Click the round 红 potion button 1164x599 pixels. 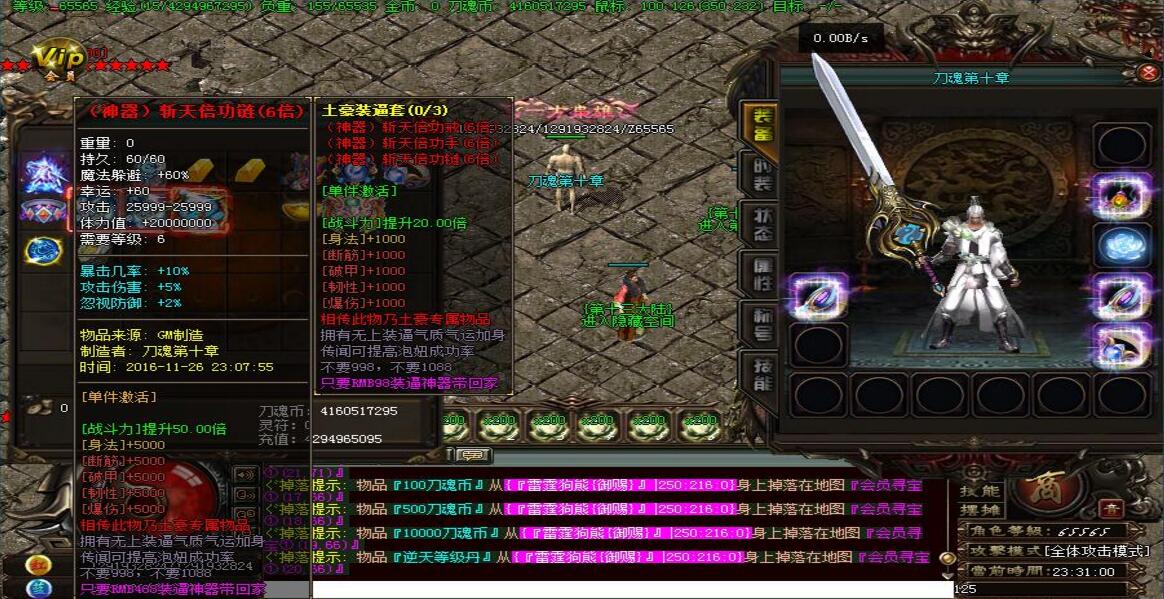point(39,564)
